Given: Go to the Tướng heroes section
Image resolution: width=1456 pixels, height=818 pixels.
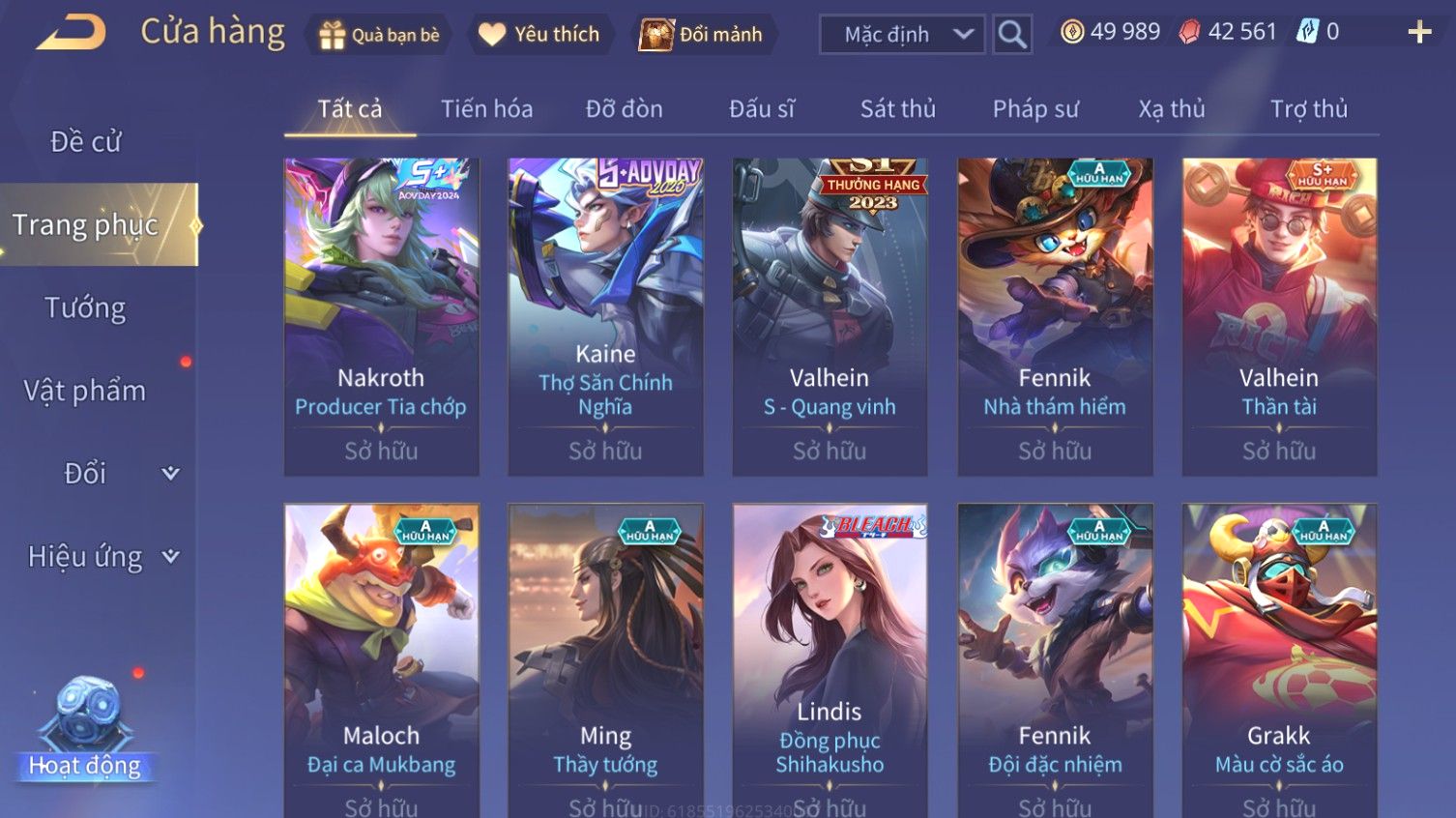Looking at the screenshot, I should (85, 308).
